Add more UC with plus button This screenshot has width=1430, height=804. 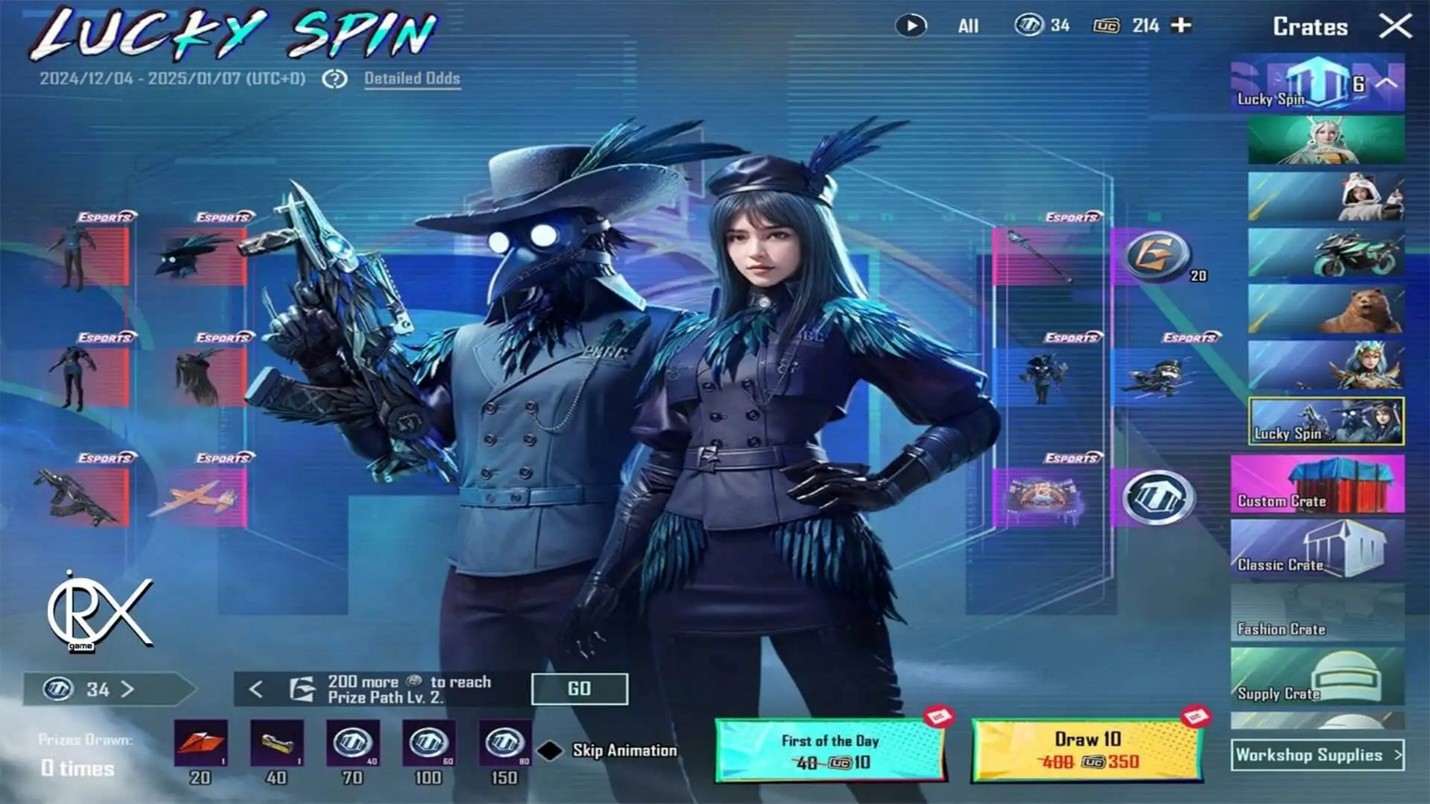point(1181,25)
